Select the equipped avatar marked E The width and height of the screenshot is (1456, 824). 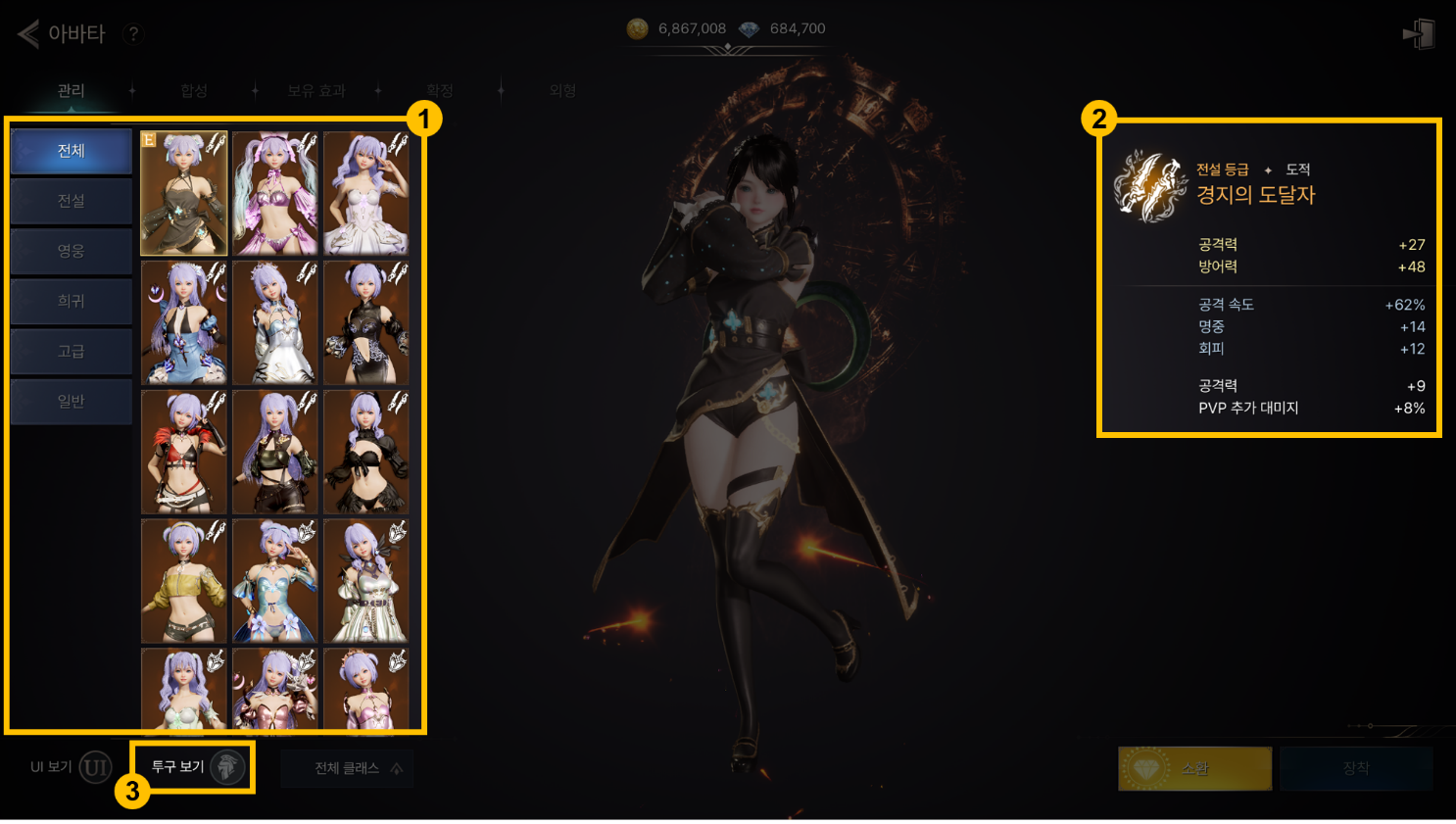point(184,193)
